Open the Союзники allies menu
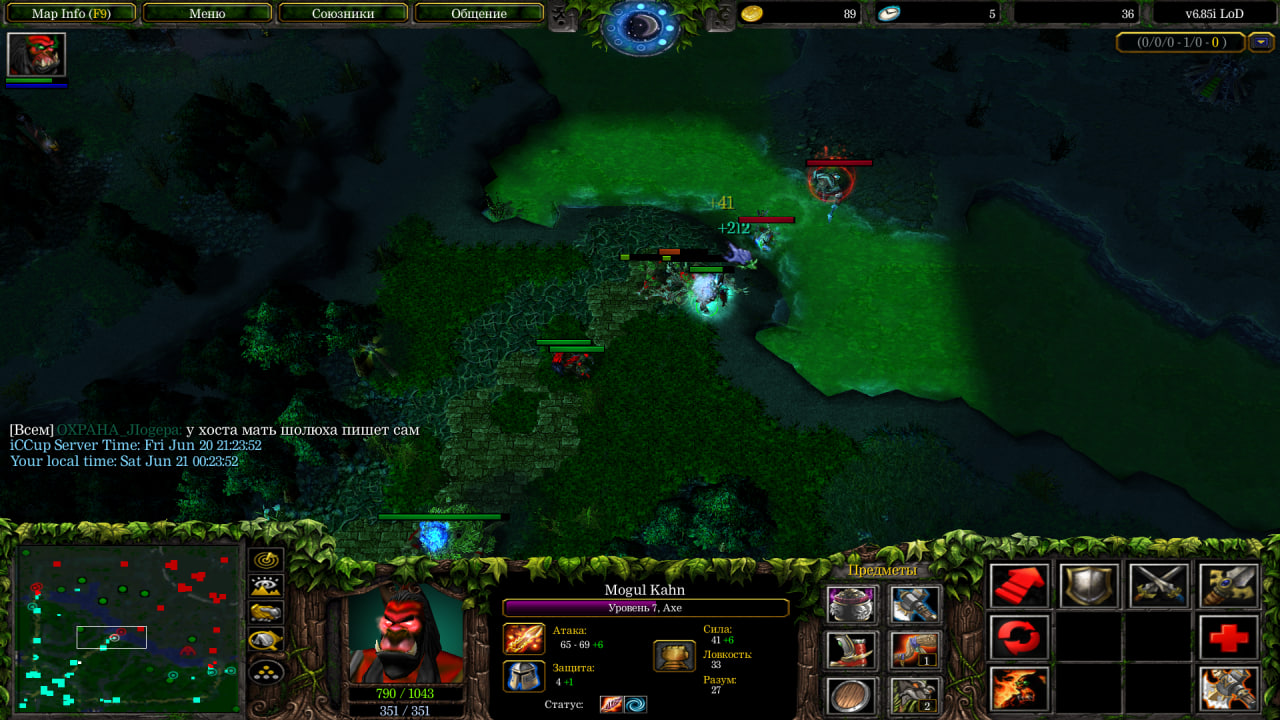The image size is (1280, 720). pyautogui.click(x=343, y=14)
